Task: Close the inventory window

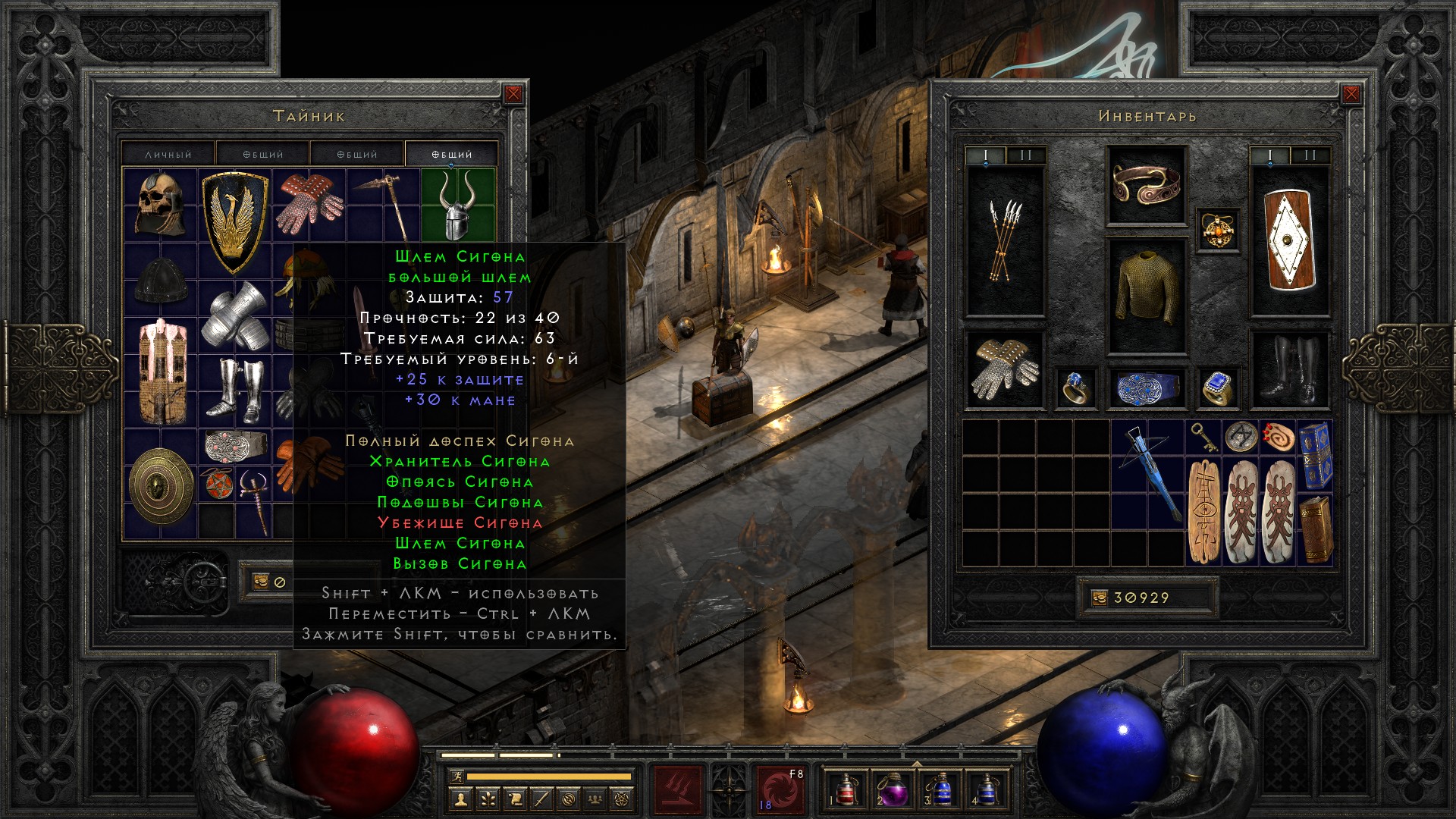Action: click(1351, 94)
